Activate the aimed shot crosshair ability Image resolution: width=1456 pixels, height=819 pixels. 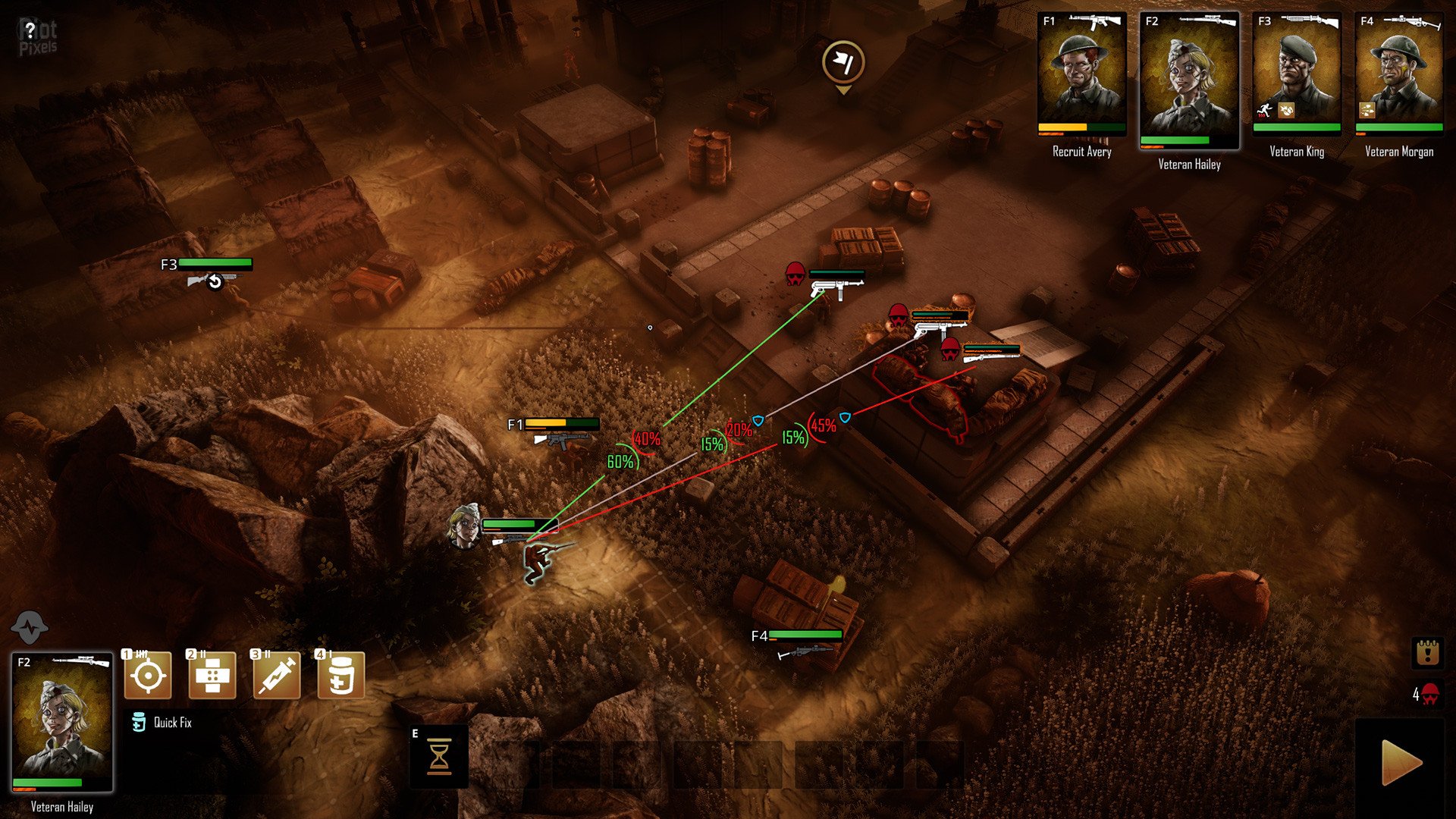148,675
